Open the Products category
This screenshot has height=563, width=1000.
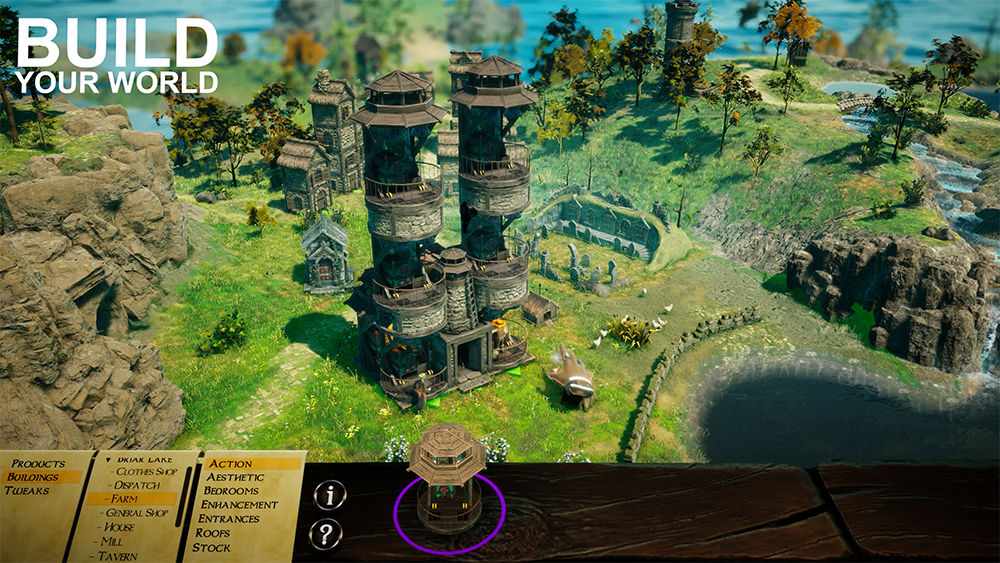tap(38, 464)
